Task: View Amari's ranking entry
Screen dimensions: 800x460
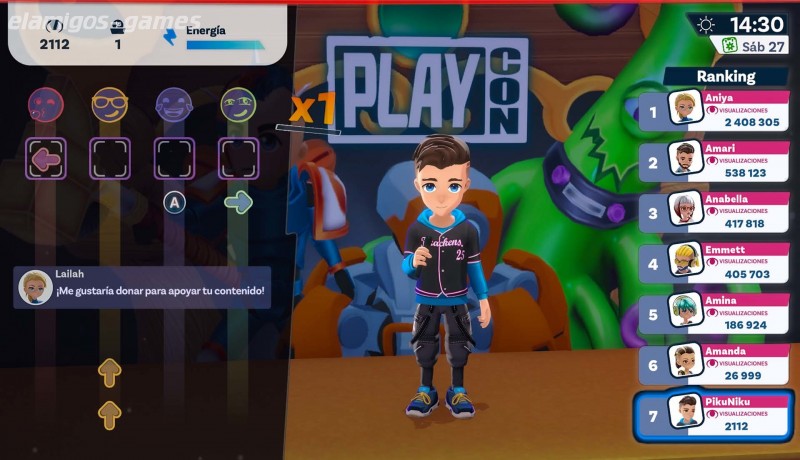Action: tap(714, 160)
